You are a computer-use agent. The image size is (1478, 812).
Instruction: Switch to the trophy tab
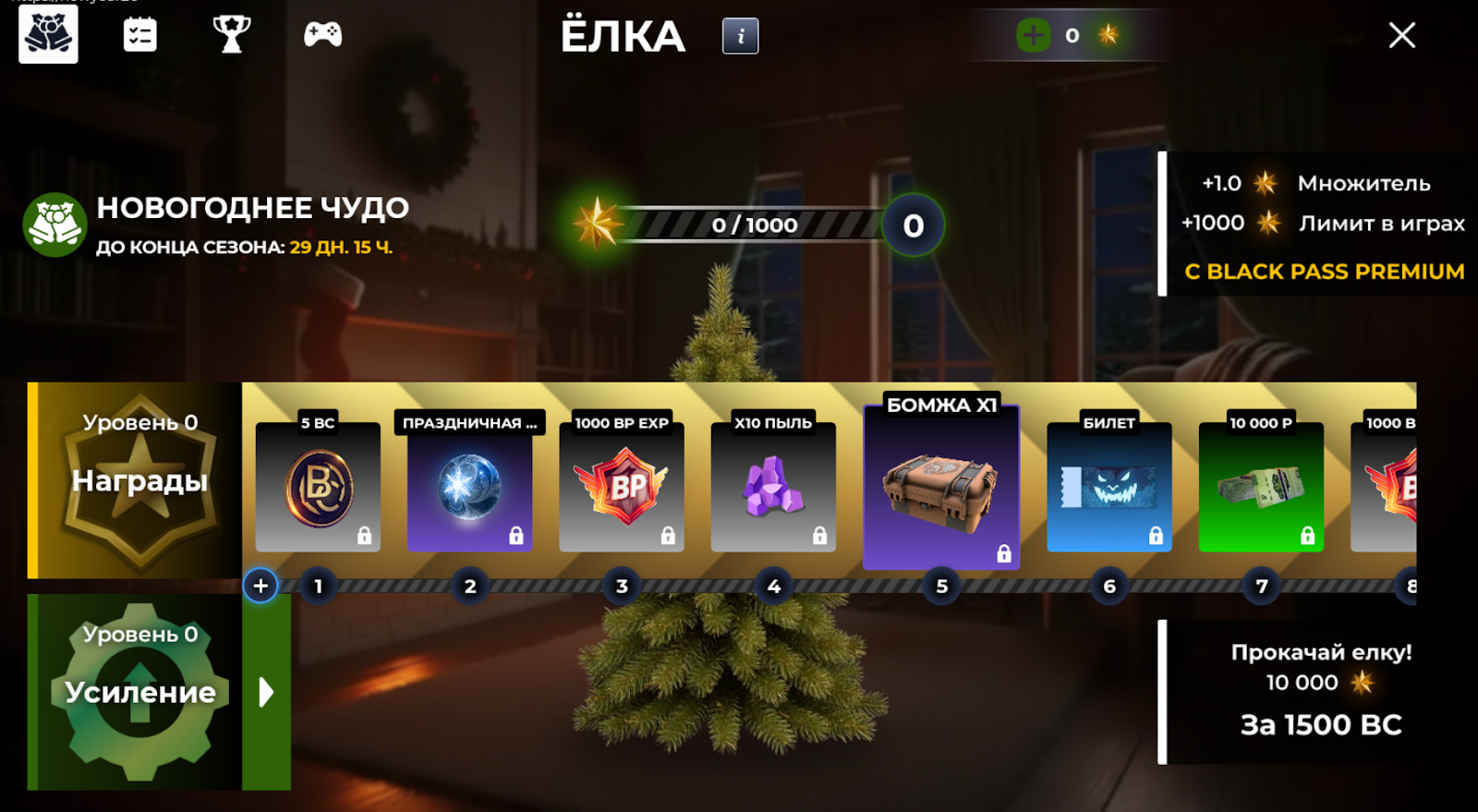tap(231, 35)
